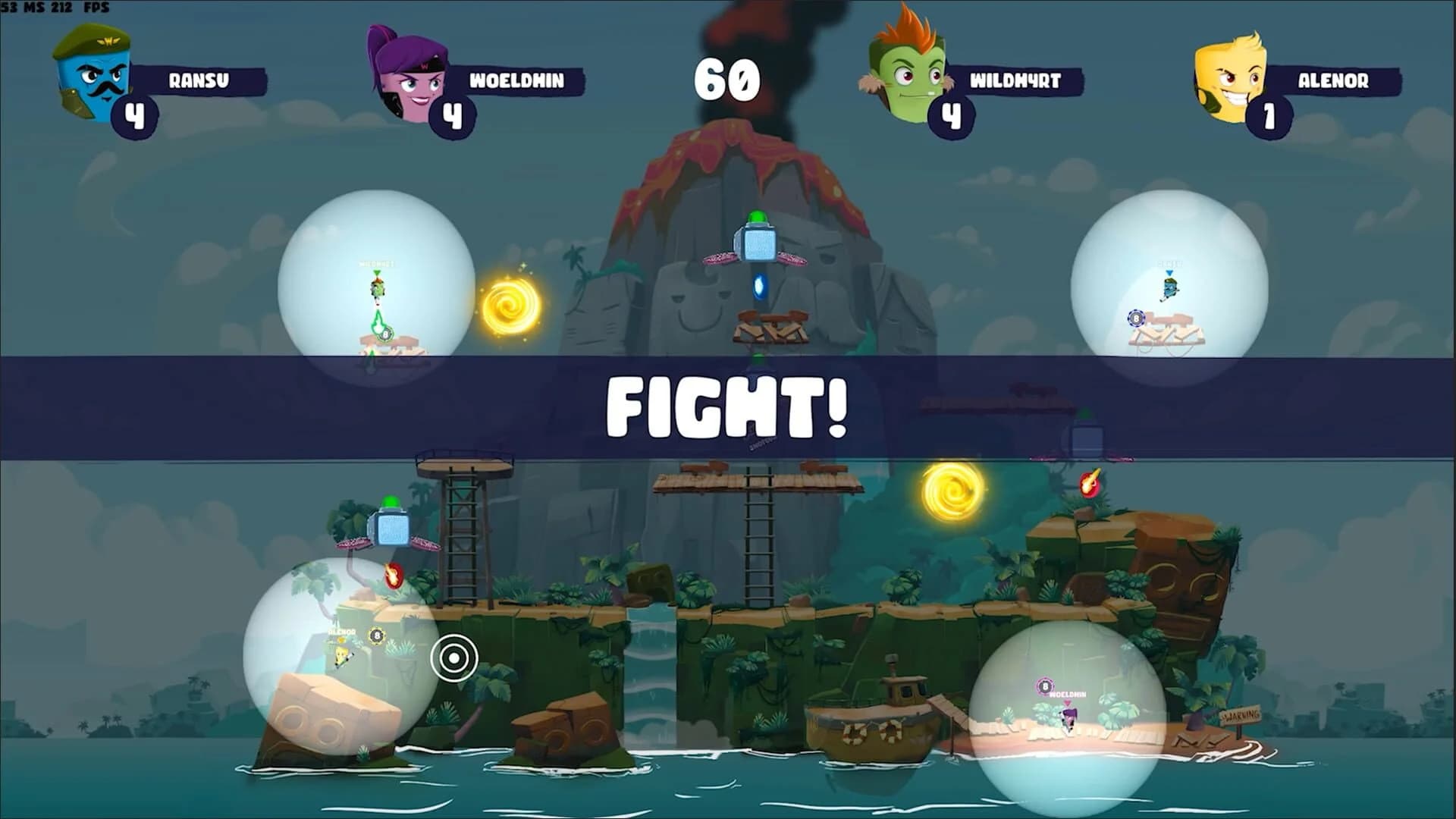The image size is (1456, 819).
Task: Click the number 8 badge above Woeldmin's character
Action: click(x=1044, y=685)
